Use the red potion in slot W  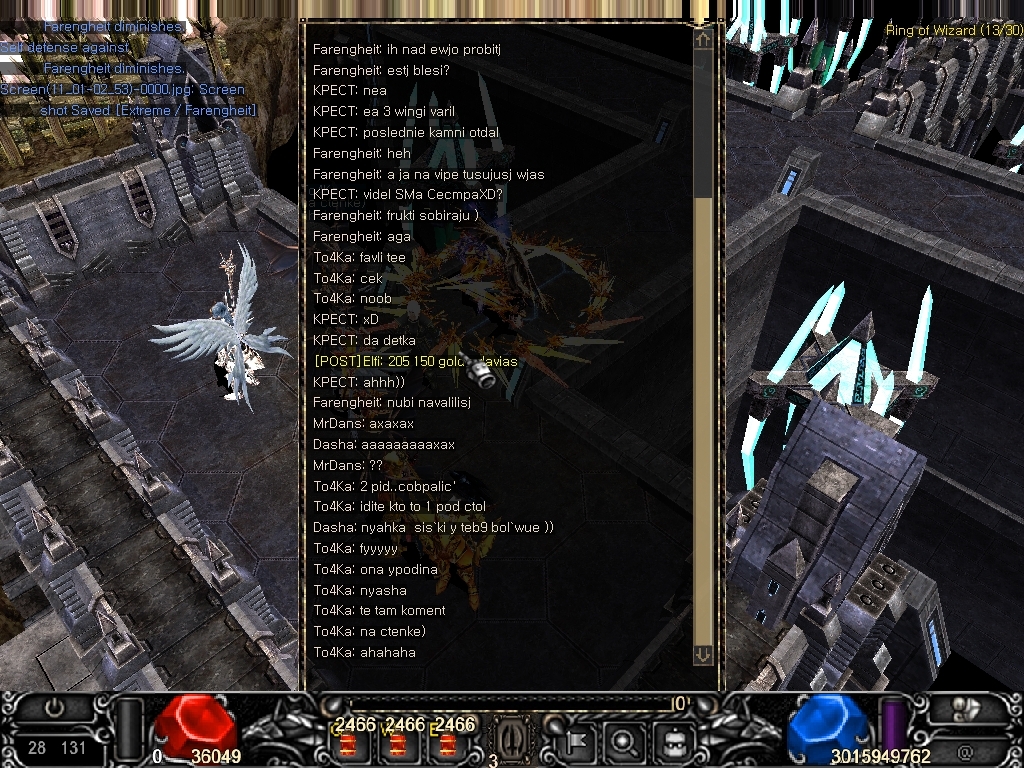pyautogui.click(x=399, y=744)
